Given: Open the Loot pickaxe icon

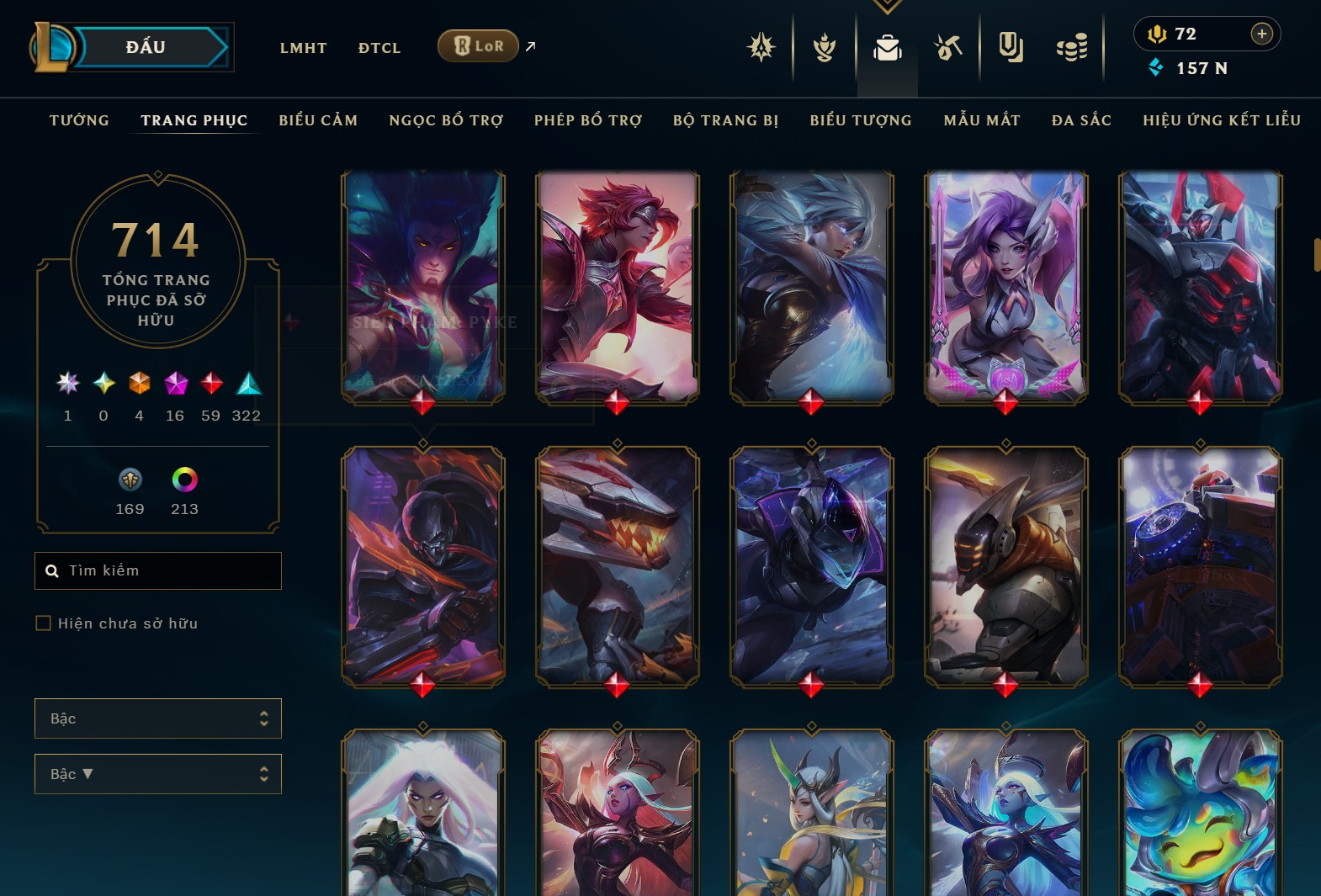Looking at the screenshot, I should pos(949,48).
